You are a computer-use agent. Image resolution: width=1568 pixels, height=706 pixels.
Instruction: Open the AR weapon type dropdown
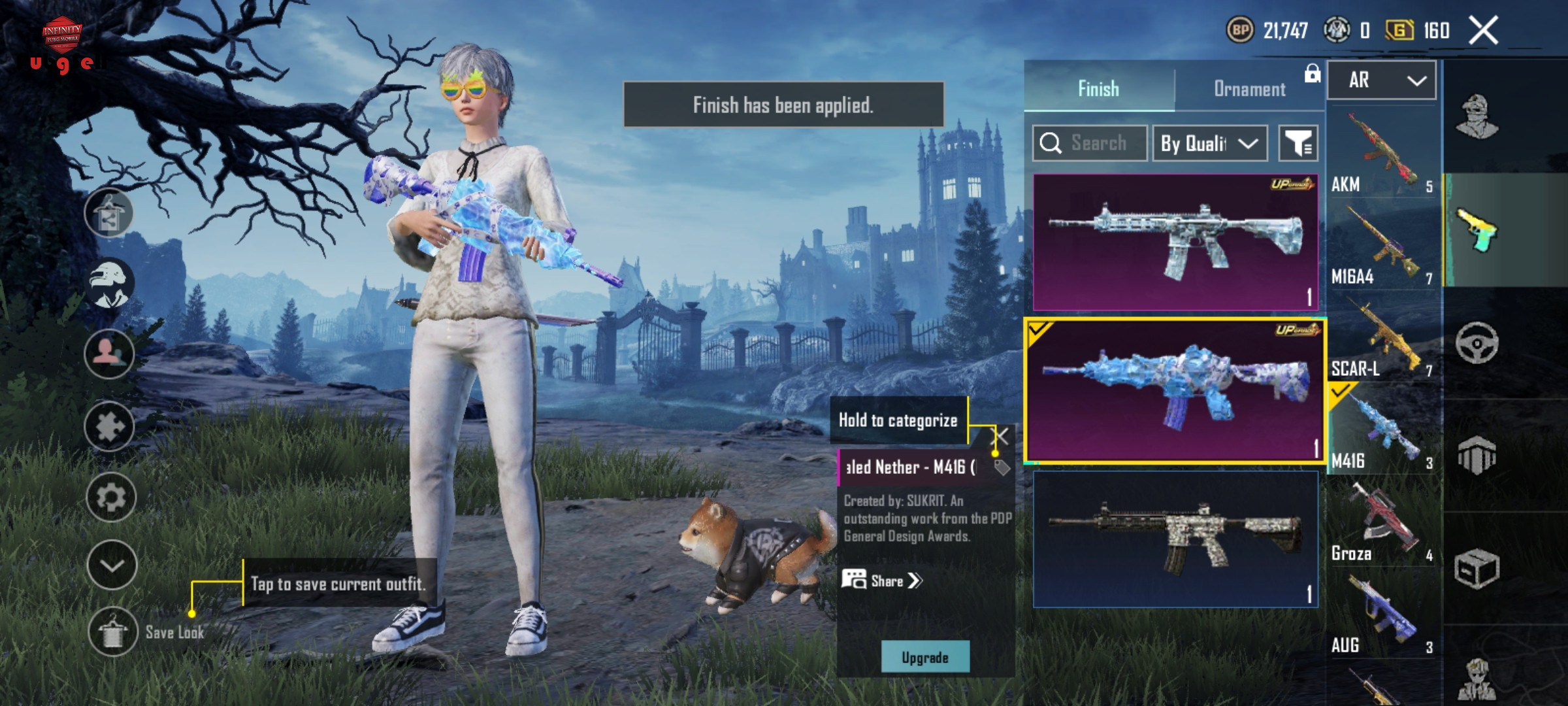click(x=1382, y=80)
